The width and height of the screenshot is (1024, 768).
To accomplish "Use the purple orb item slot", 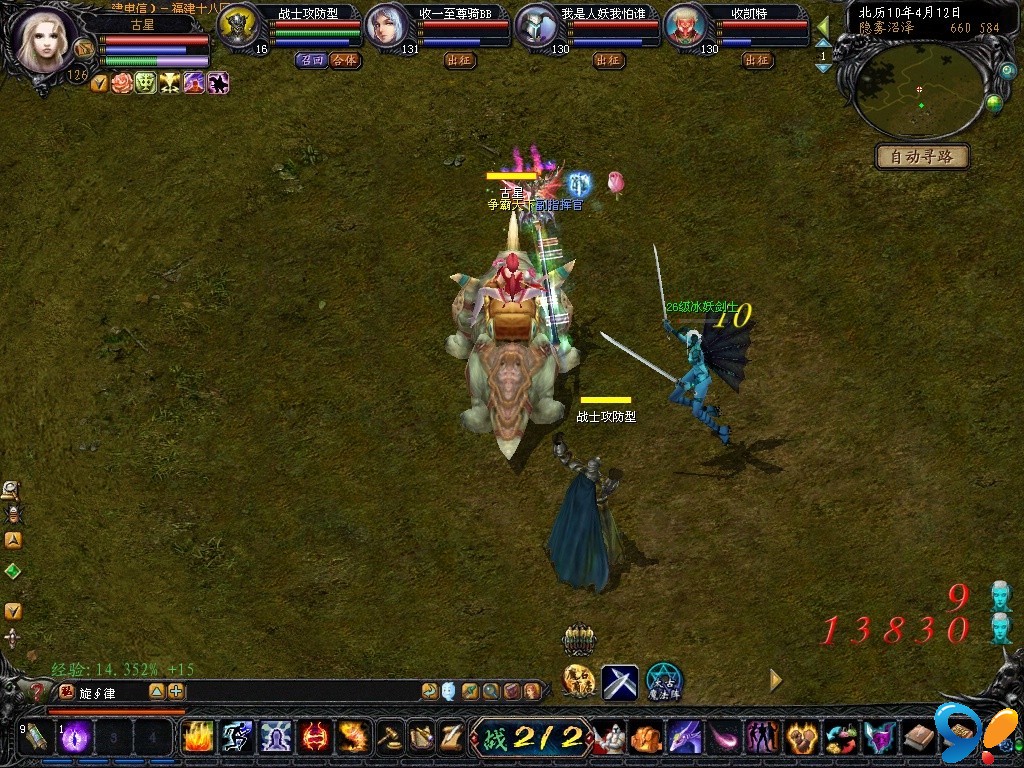I will (x=74, y=737).
